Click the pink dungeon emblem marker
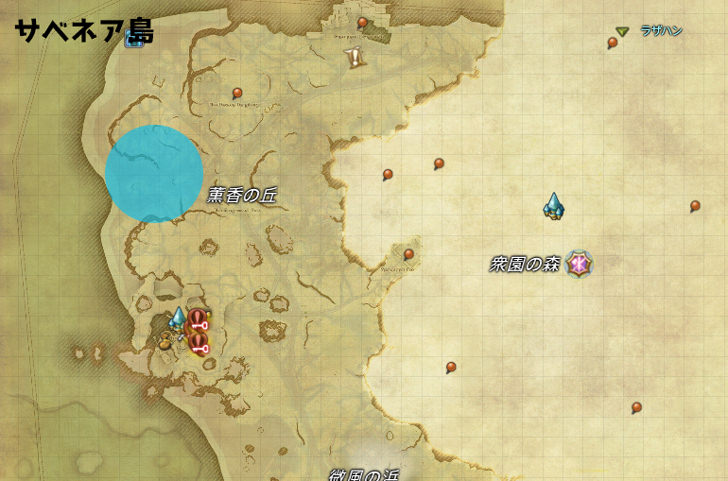The image size is (728, 481). coord(578,264)
